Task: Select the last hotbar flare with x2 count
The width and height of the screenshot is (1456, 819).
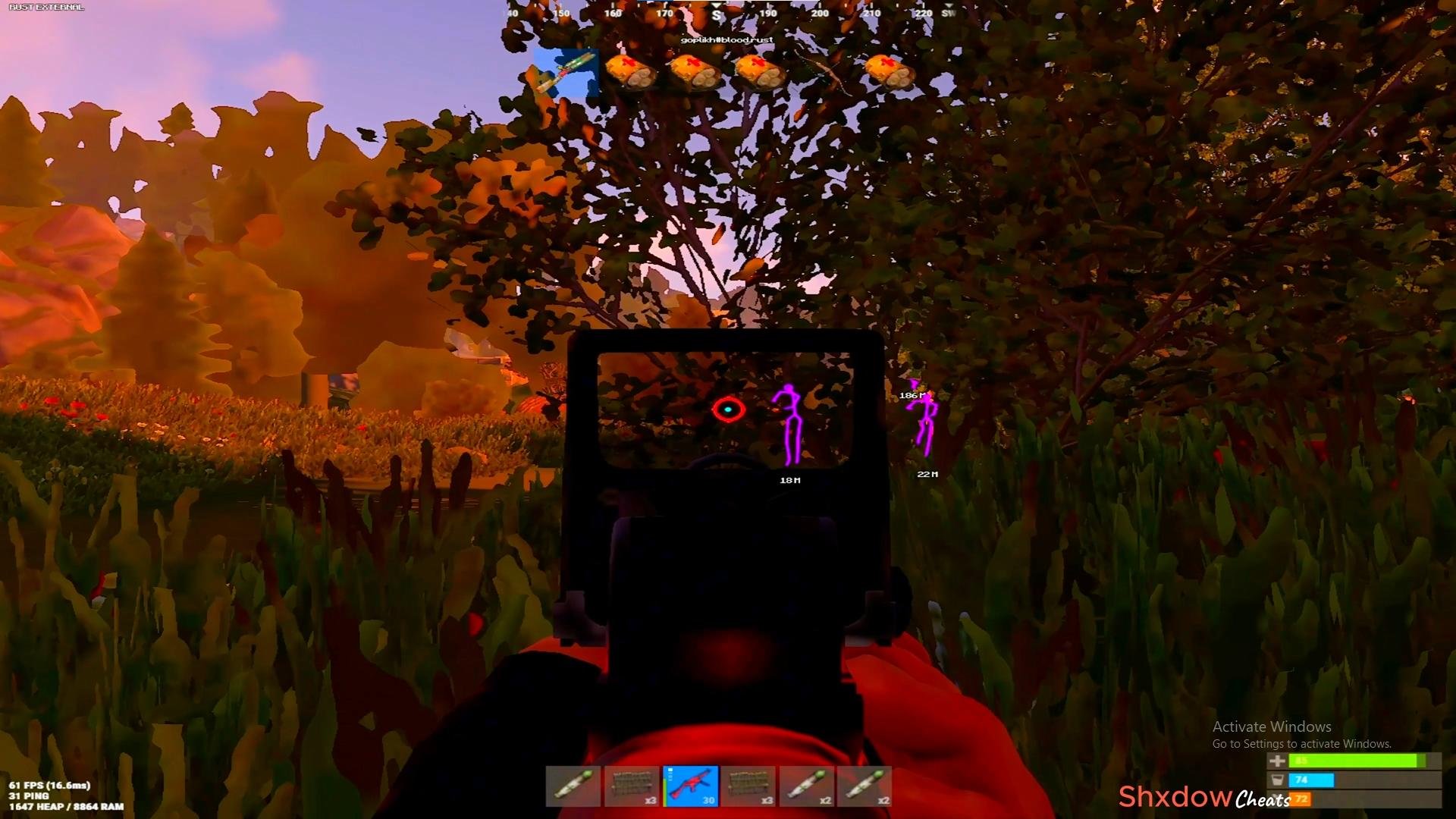Action: point(866,786)
